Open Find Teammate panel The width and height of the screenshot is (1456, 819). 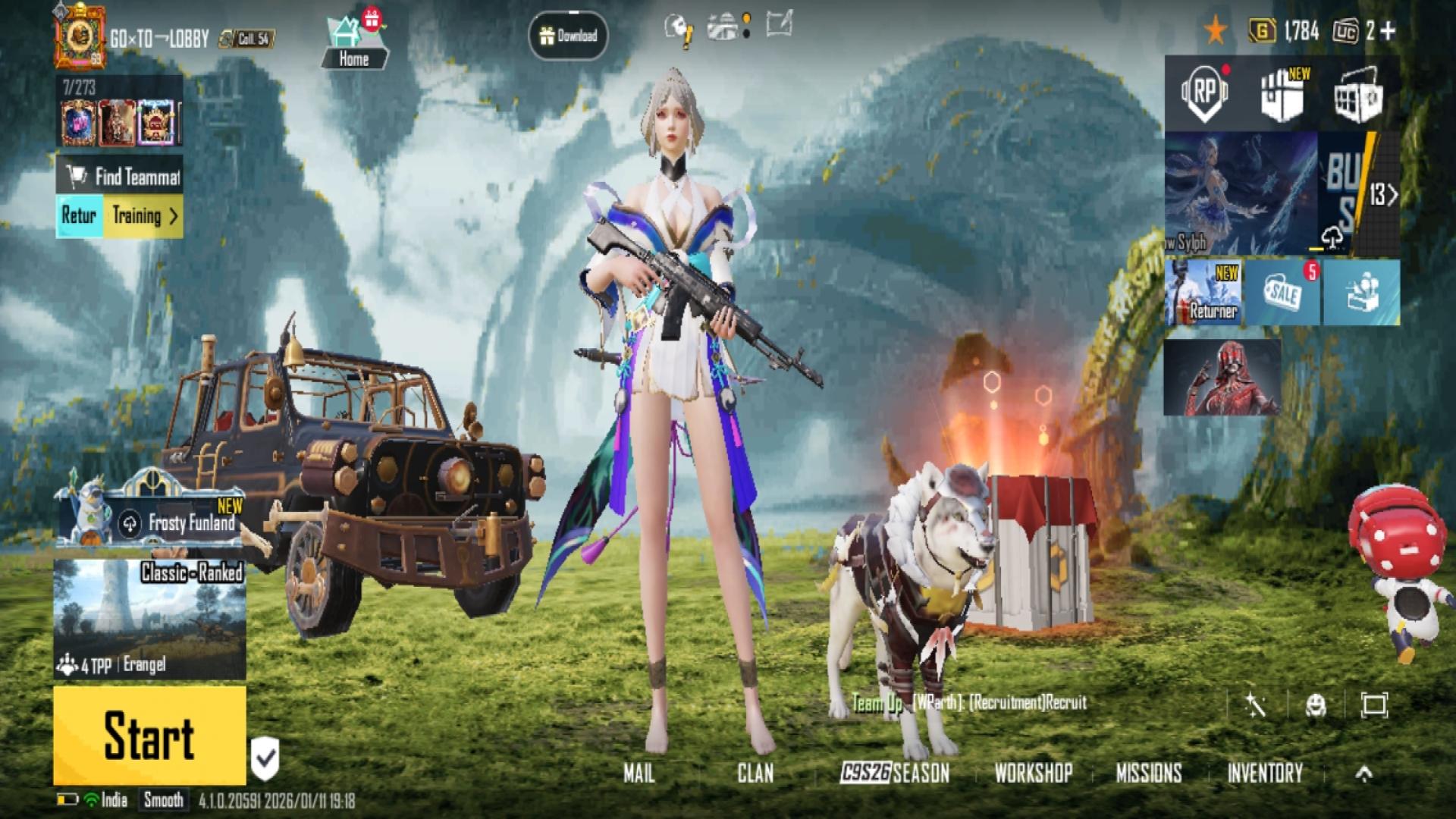pos(120,177)
